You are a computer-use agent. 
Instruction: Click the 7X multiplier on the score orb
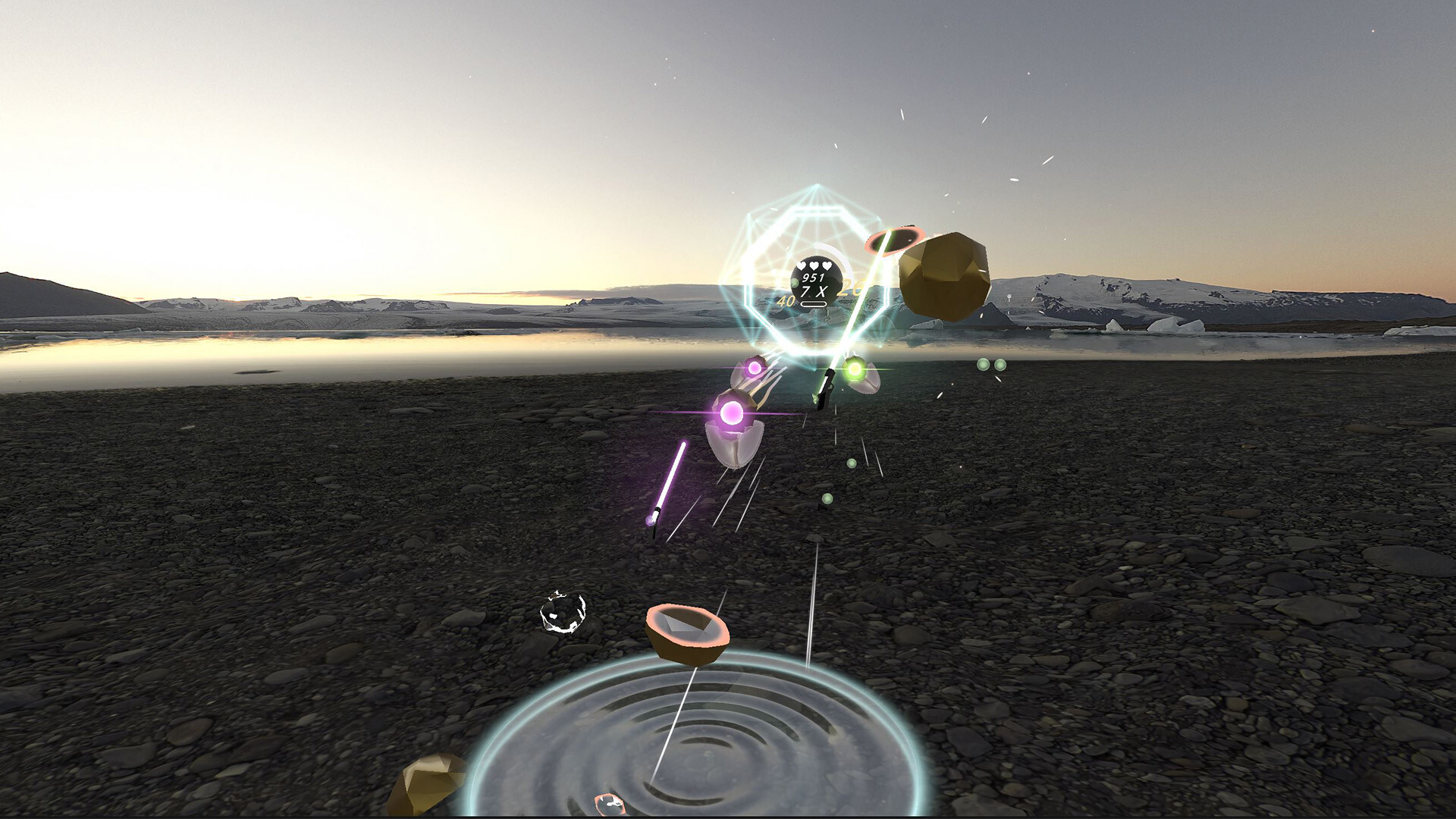click(x=814, y=291)
